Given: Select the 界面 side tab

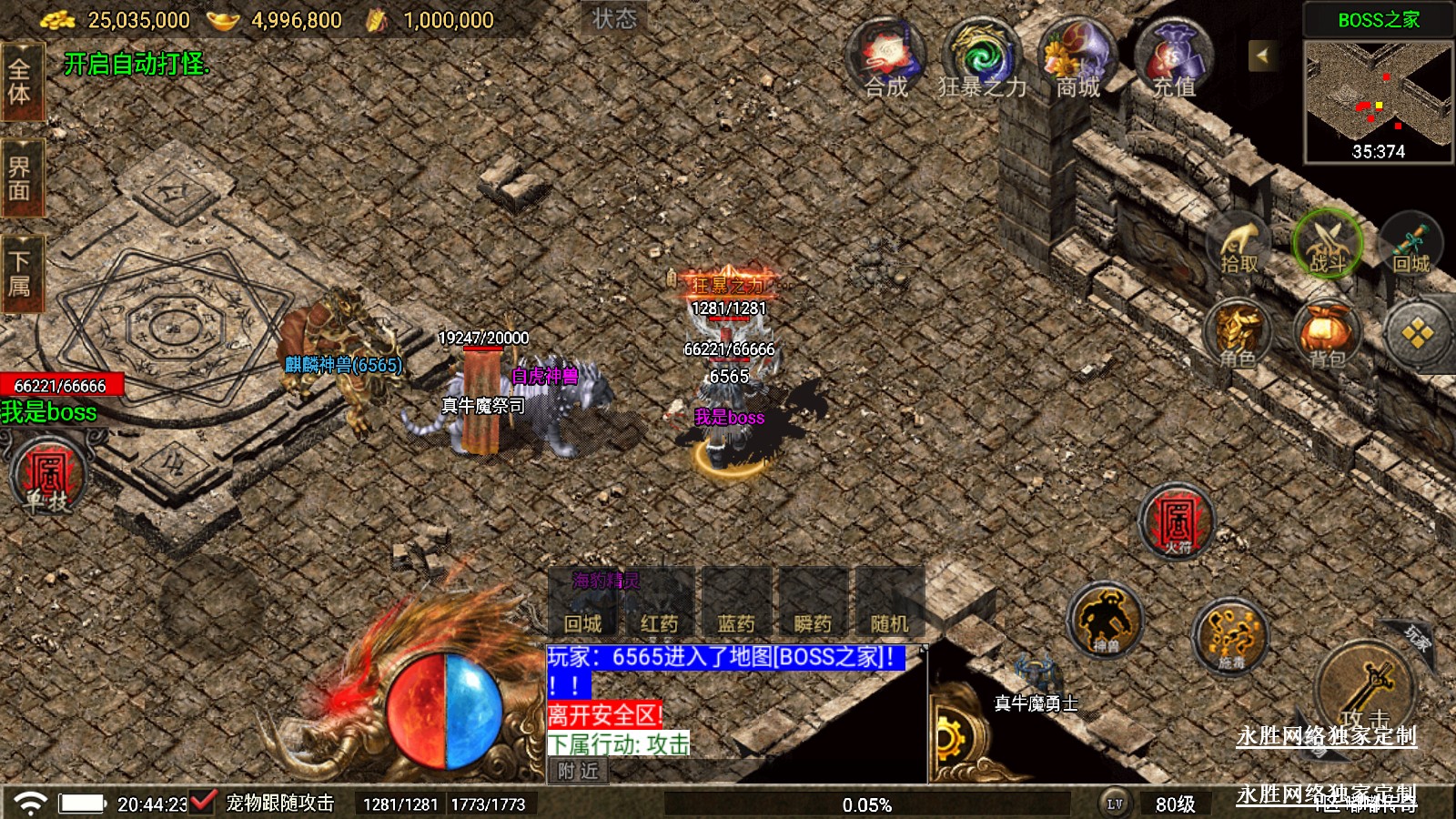Looking at the screenshot, I should 20,178.
